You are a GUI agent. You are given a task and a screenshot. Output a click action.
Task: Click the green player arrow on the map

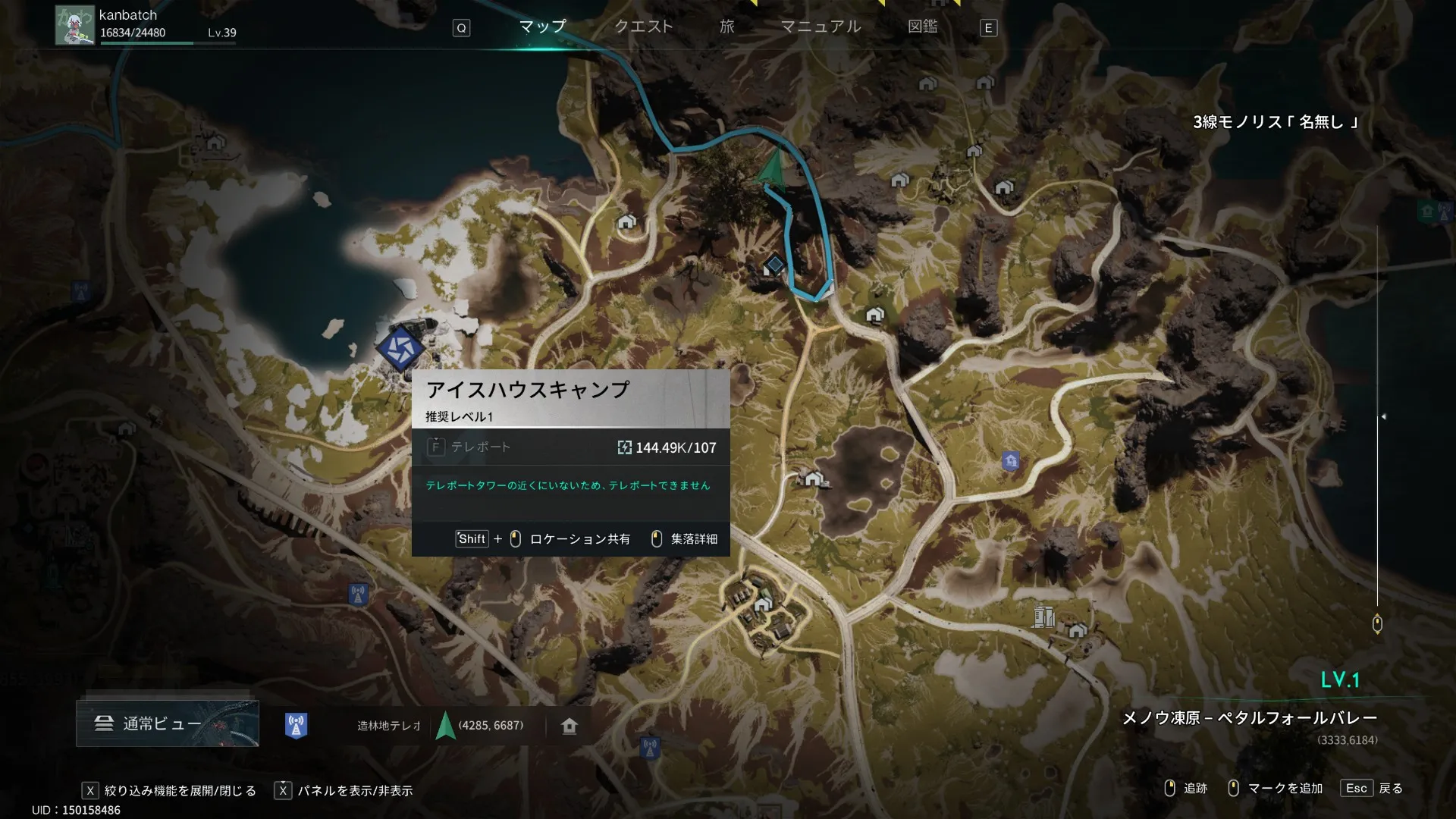click(x=773, y=167)
